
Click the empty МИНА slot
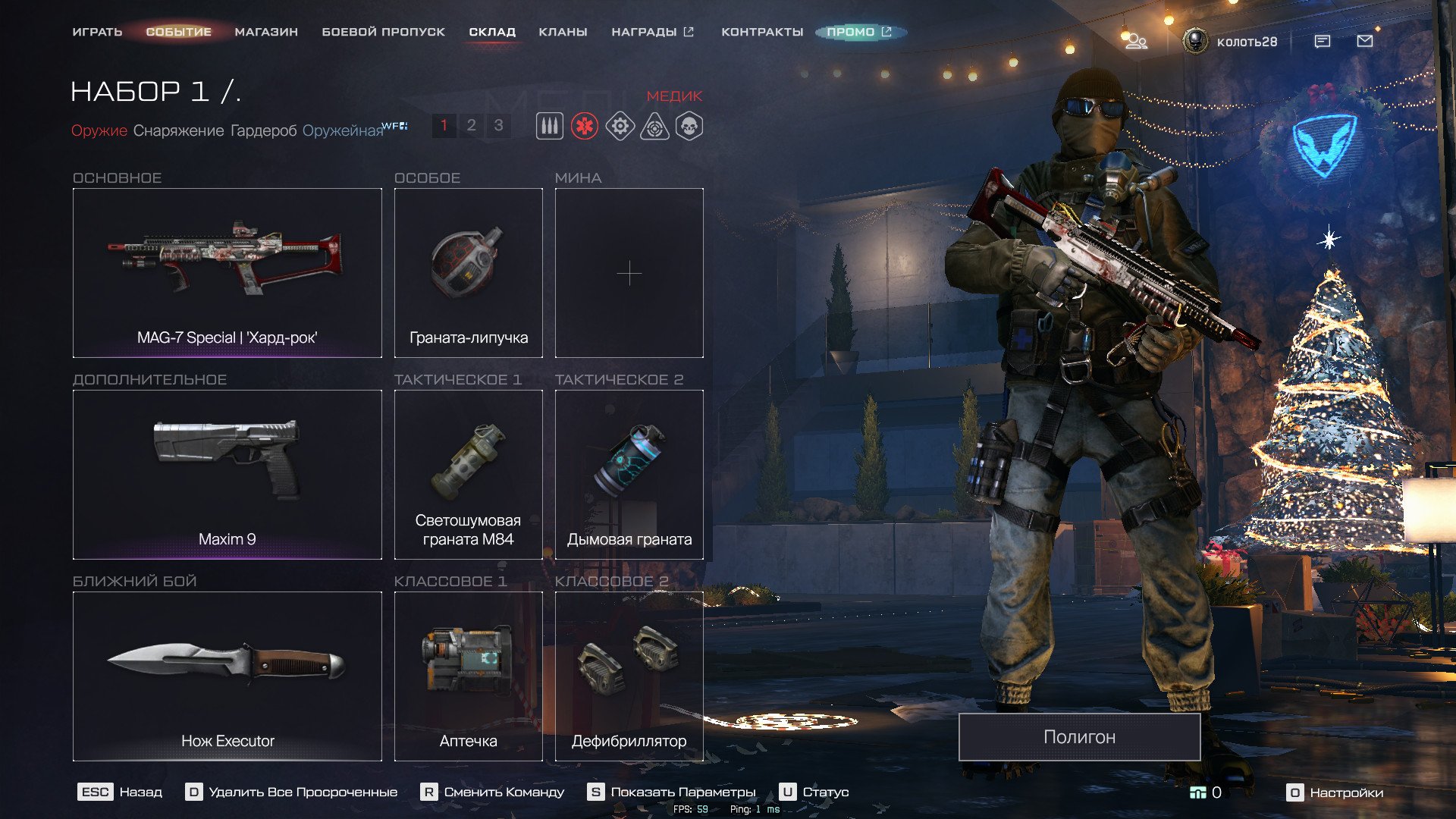629,272
